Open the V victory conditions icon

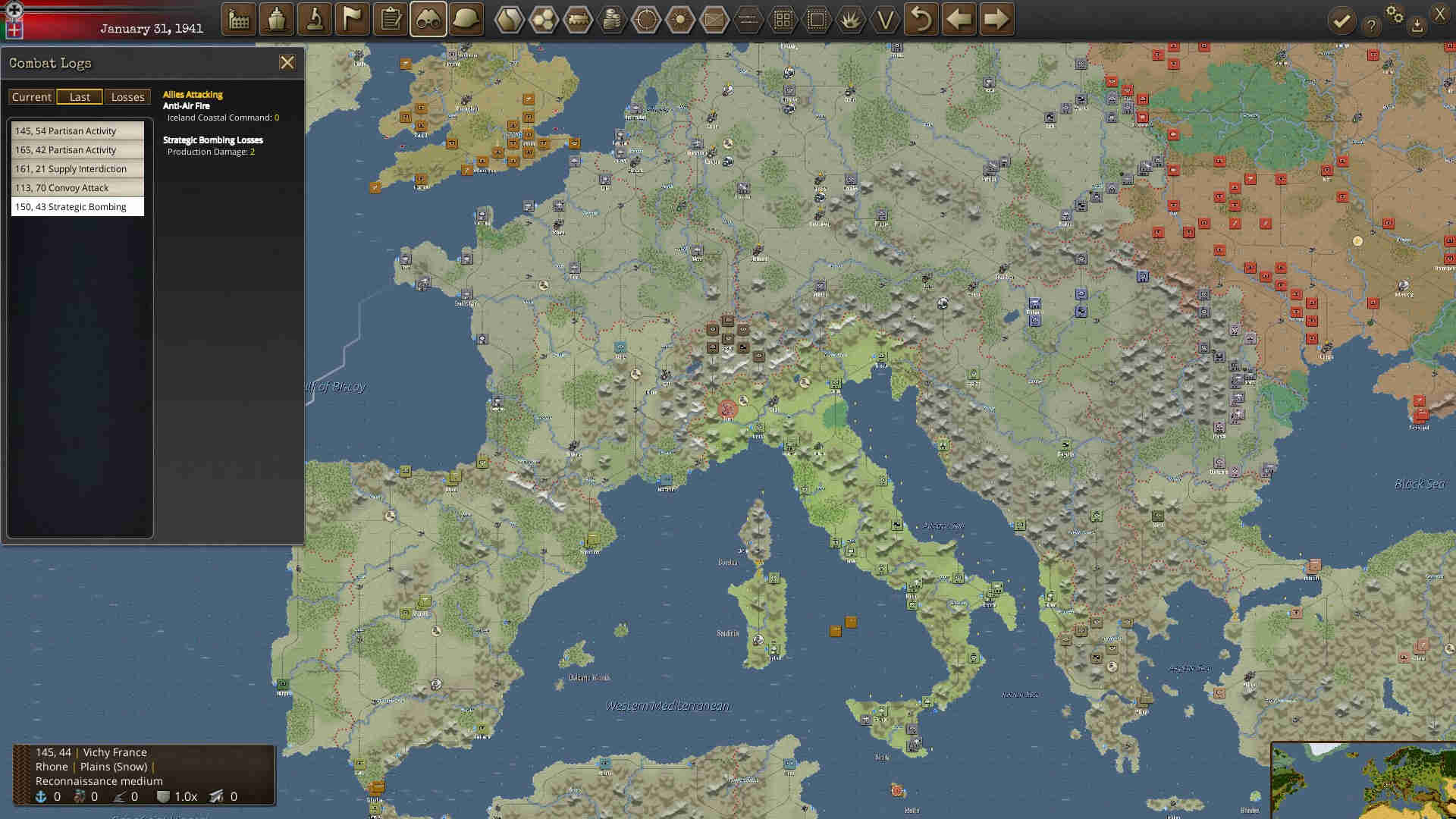pyautogui.click(x=883, y=19)
